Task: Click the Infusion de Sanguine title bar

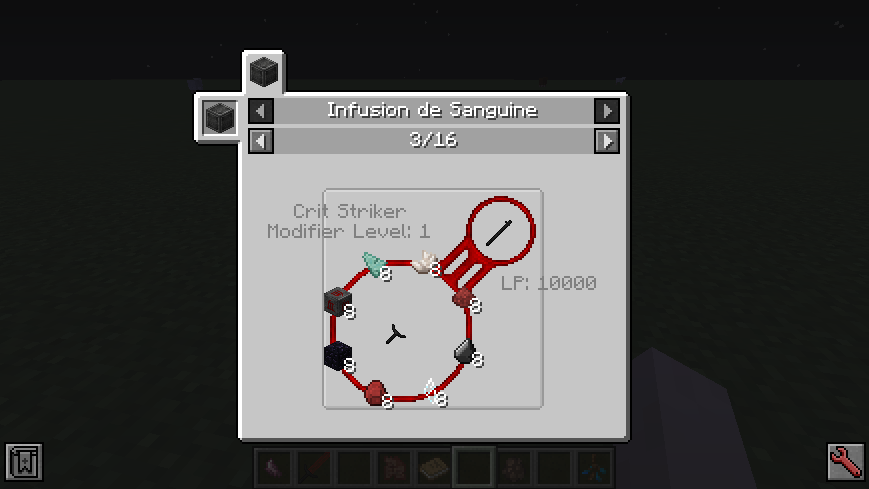Action: [432, 110]
